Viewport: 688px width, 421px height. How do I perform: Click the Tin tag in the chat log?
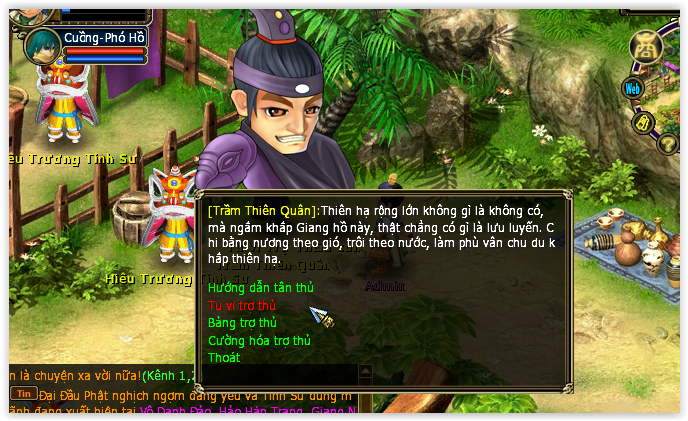point(23,393)
